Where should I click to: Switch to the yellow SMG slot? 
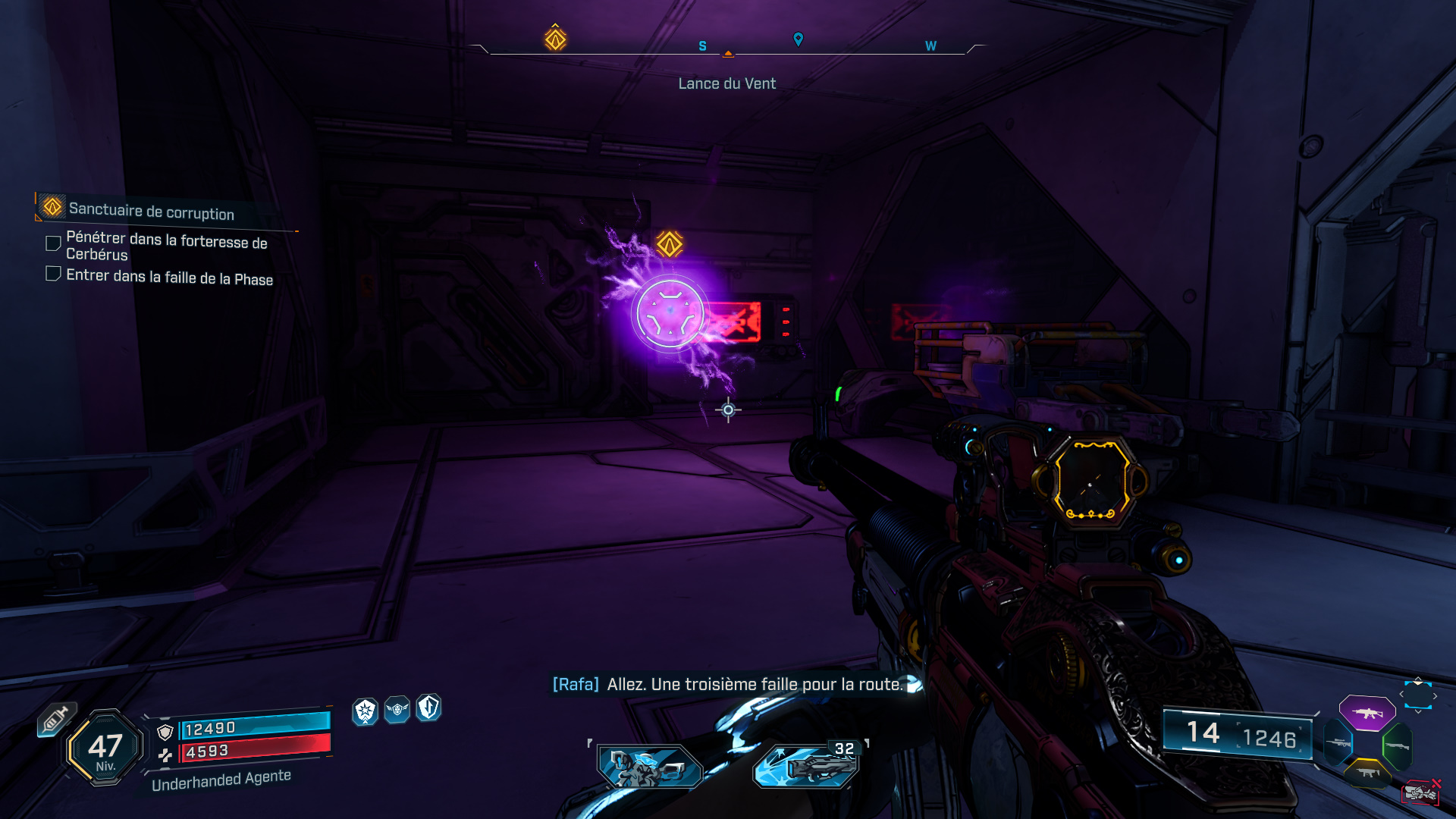pyautogui.click(x=1367, y=772)
